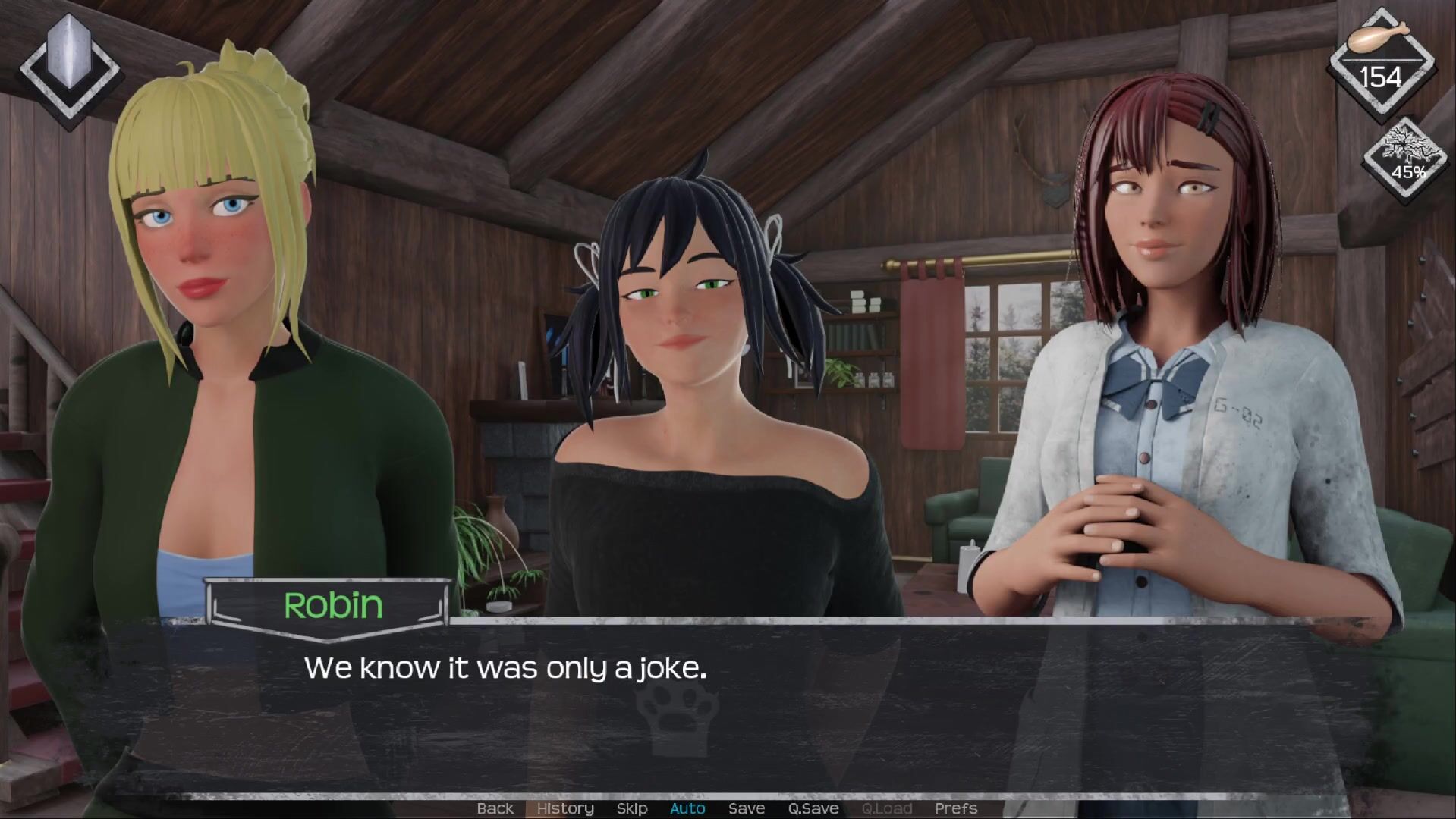
Task: Click the crystal diamond icon
Action: coord(70,68)
